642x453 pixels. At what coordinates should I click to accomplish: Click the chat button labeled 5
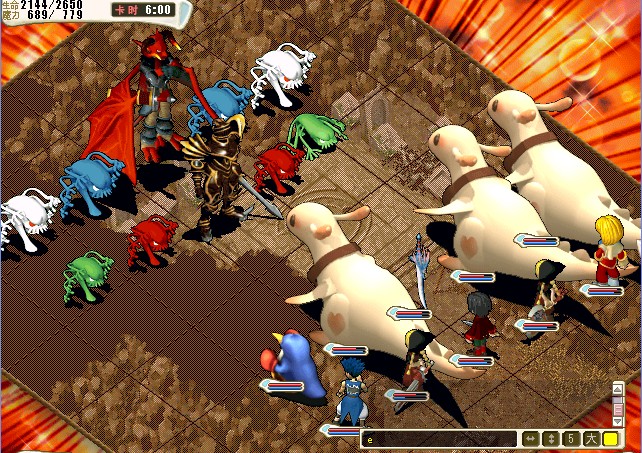pyautogui.click(x=569, y=439)
